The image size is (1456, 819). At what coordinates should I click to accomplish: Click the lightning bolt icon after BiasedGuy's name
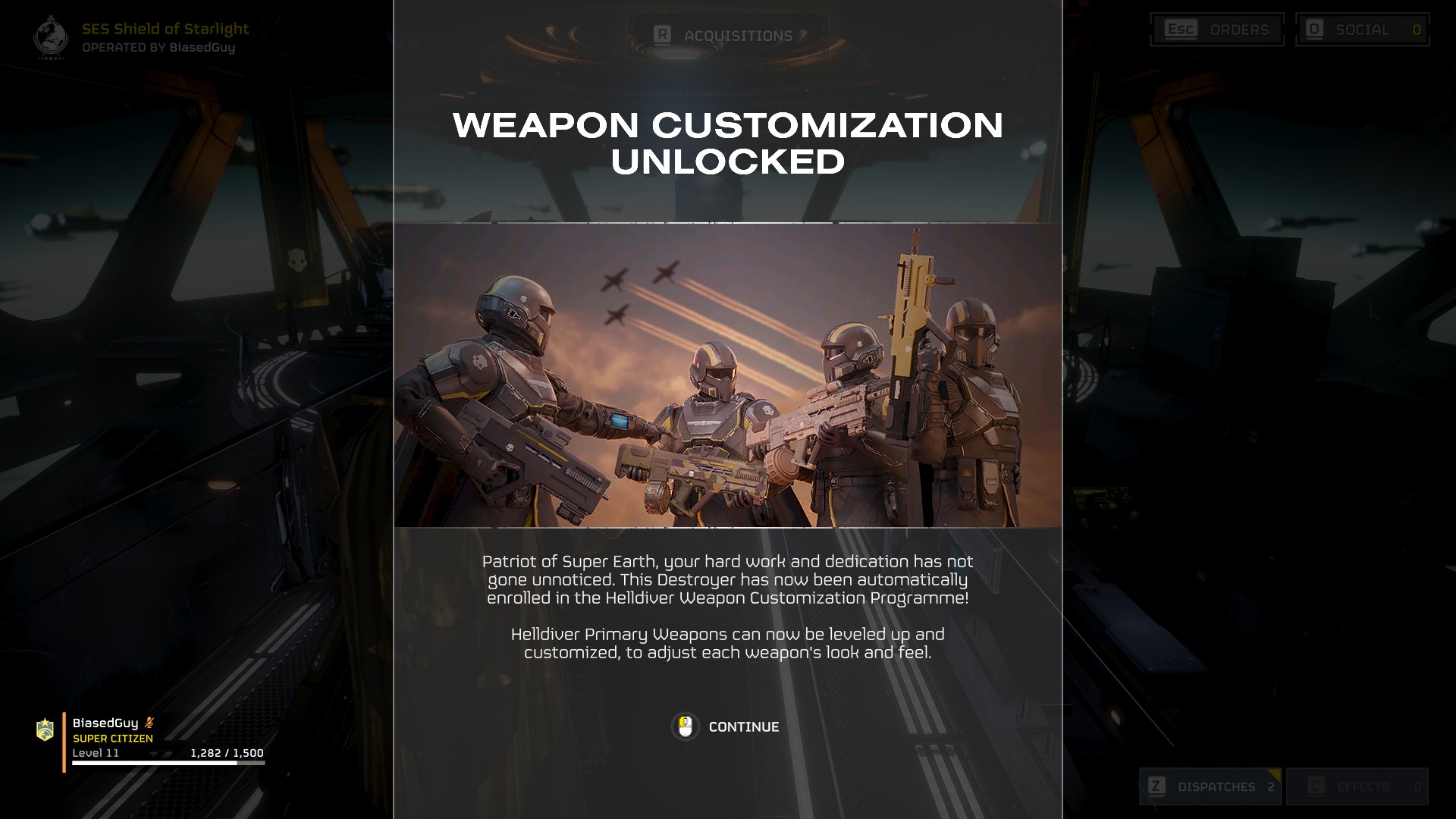click(149, 722)
